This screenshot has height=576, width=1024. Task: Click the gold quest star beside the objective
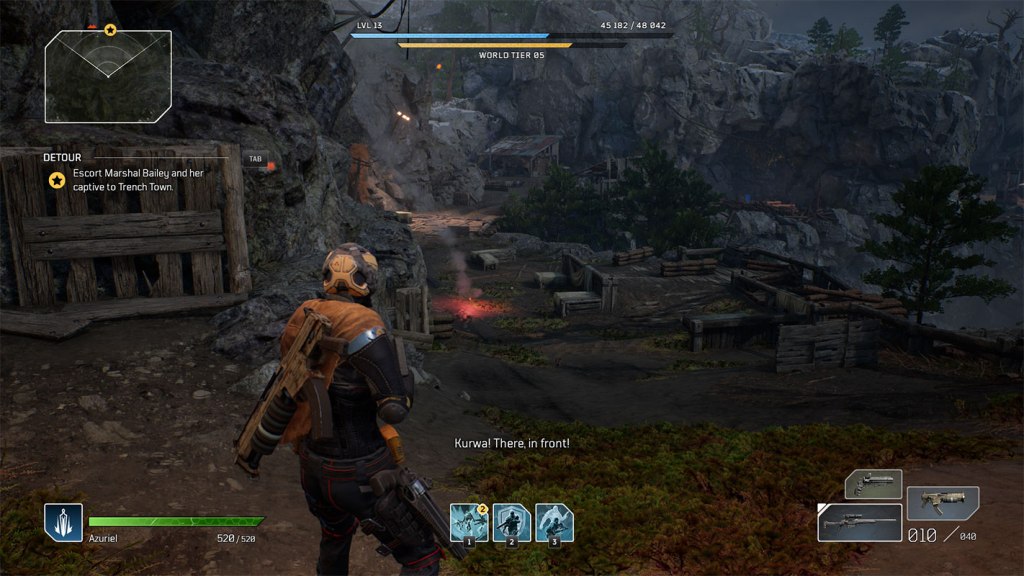[x=58, y=180]
